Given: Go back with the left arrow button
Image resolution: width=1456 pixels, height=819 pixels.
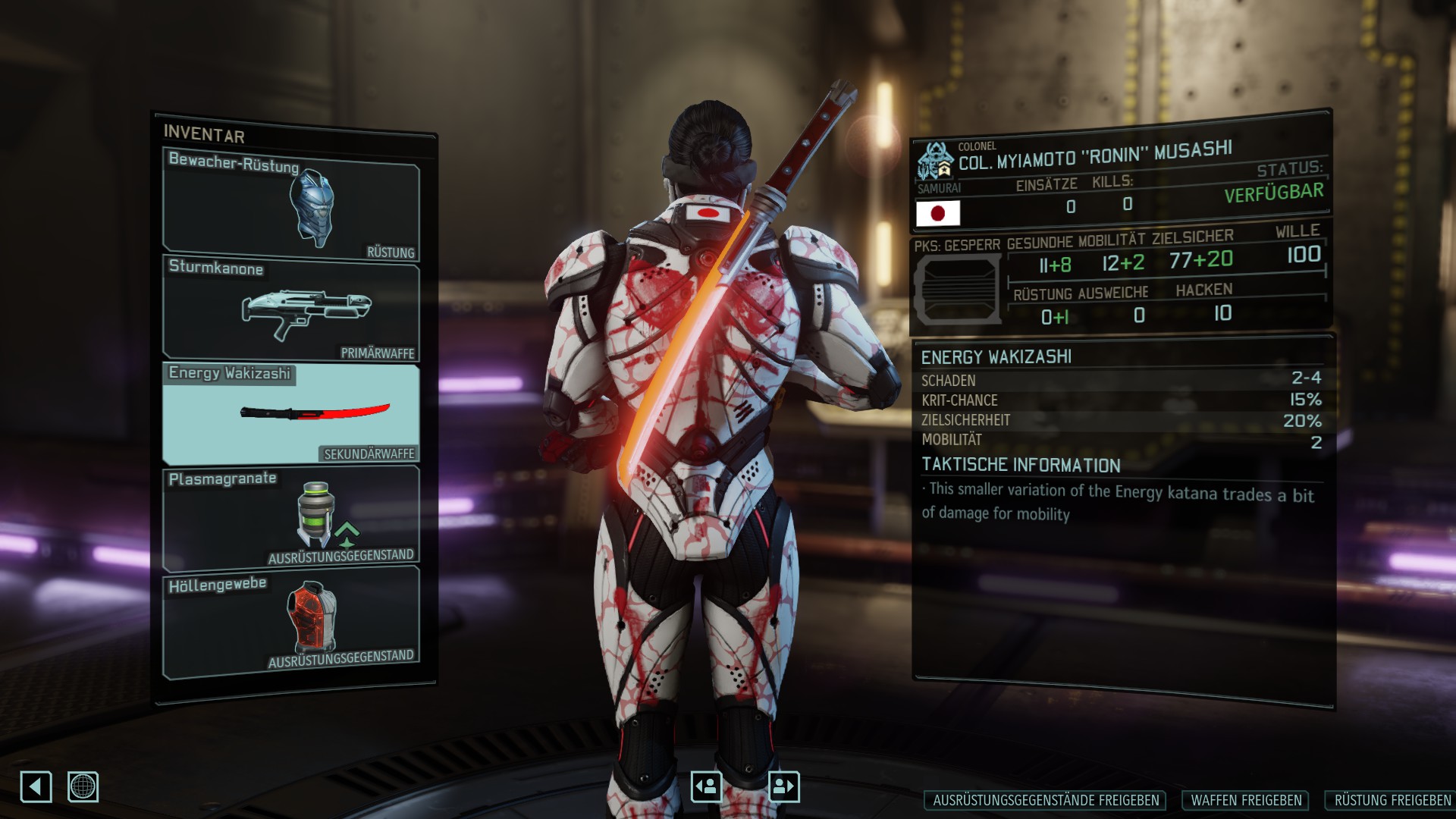Looking at the screenshot, I should pyautogui.click(x=36, y=786).
